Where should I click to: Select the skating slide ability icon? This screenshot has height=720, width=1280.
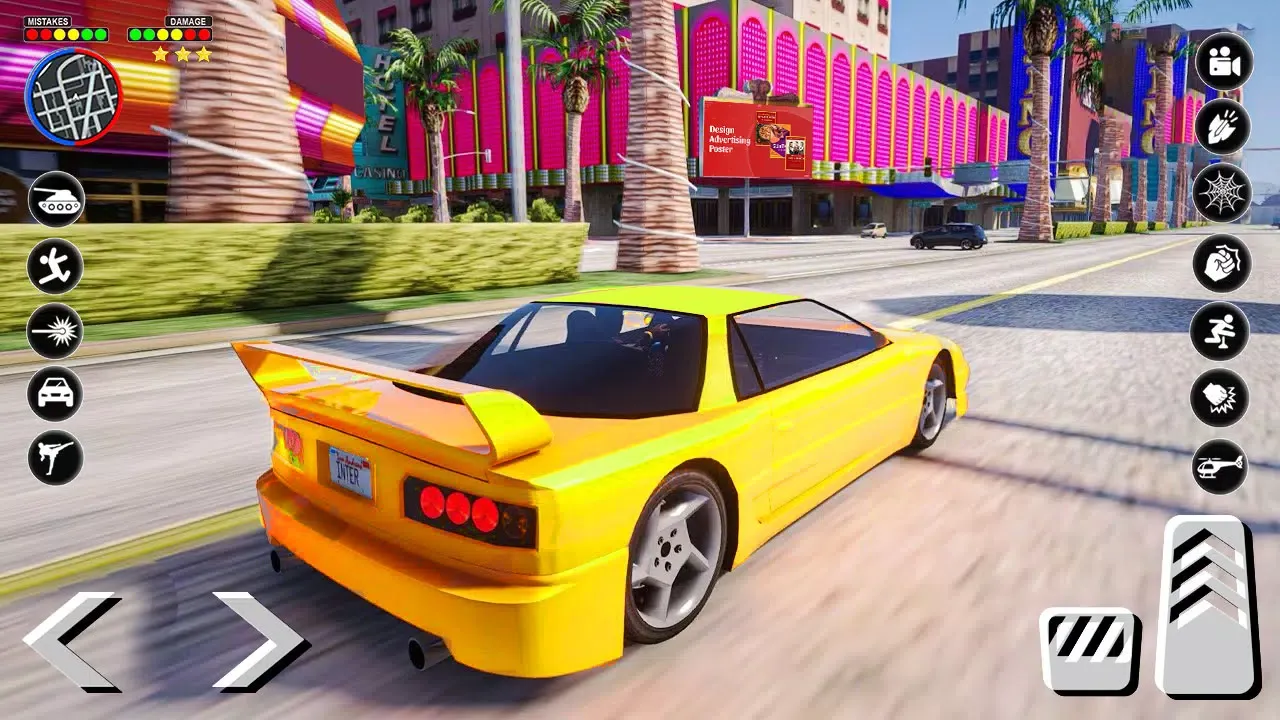(1220, 332)
